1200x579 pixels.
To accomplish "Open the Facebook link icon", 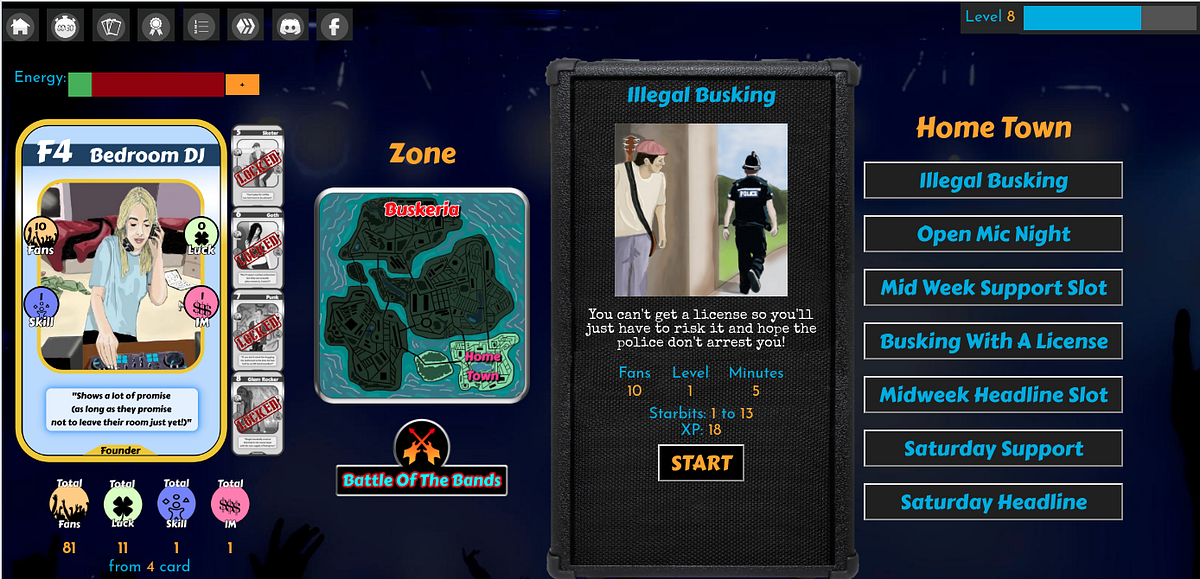I will pyautogui.click(x=334, y=24).
